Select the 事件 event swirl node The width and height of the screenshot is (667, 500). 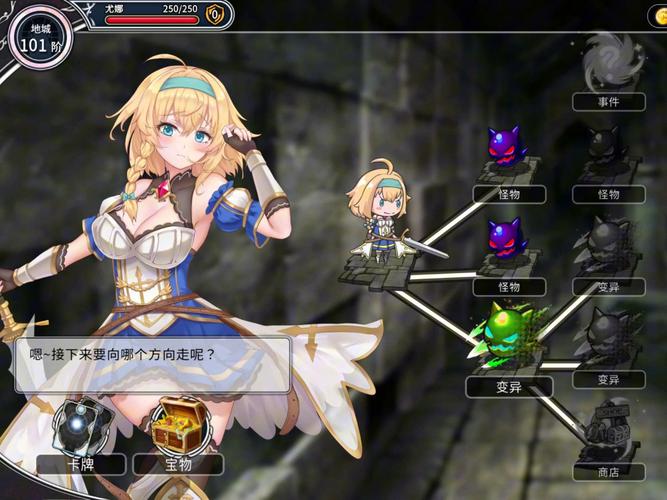point(608,62)
